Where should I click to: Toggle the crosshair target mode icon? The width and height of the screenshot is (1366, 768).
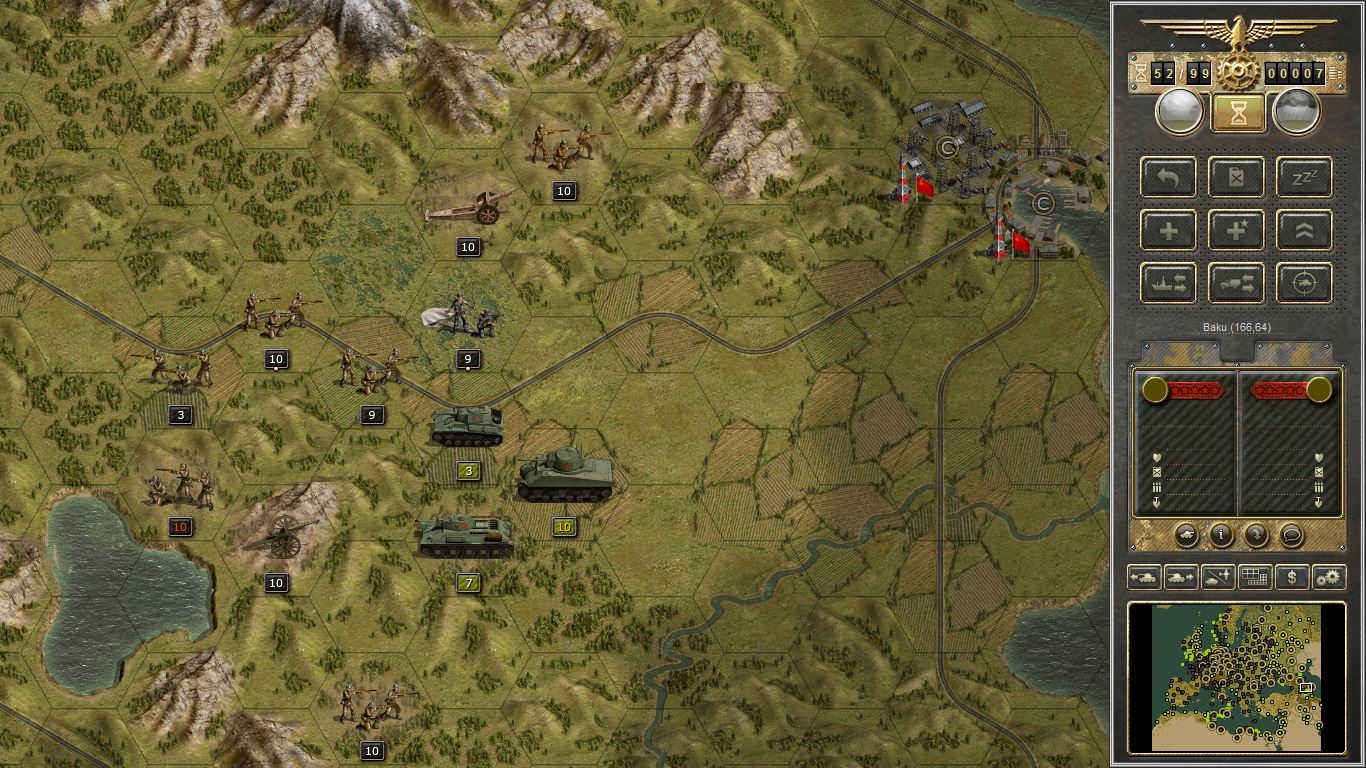tap(1302, 283)
